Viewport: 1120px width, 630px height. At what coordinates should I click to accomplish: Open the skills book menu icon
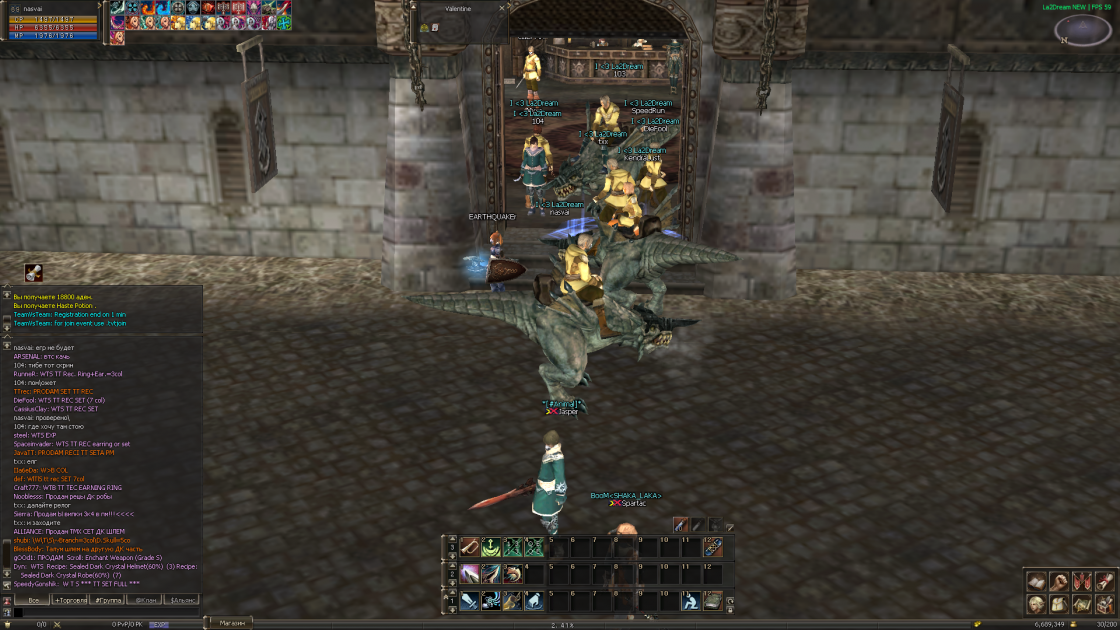pyautogui.click(x=1036, y=581)
